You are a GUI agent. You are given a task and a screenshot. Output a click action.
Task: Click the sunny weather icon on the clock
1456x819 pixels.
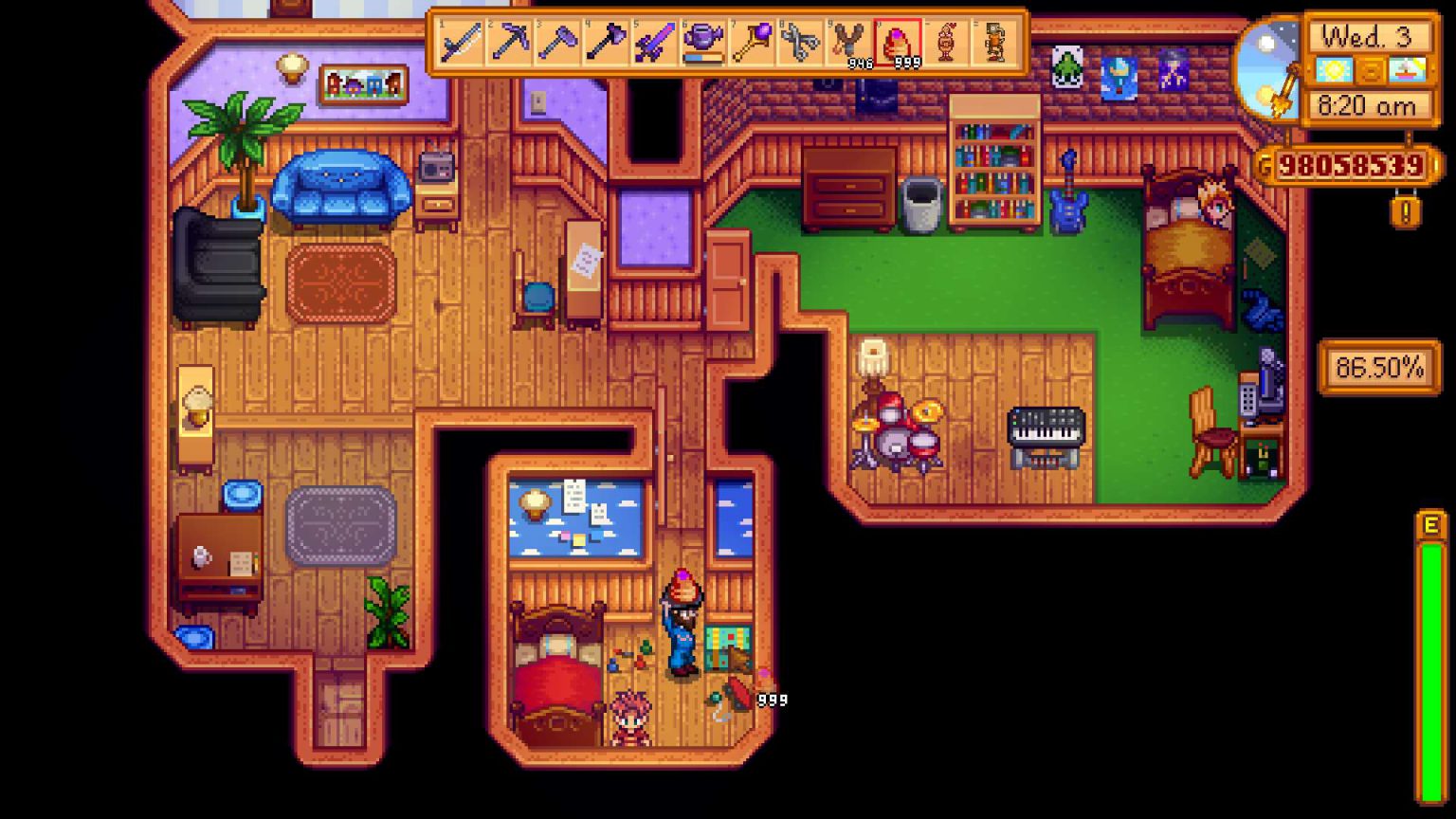1335,70
